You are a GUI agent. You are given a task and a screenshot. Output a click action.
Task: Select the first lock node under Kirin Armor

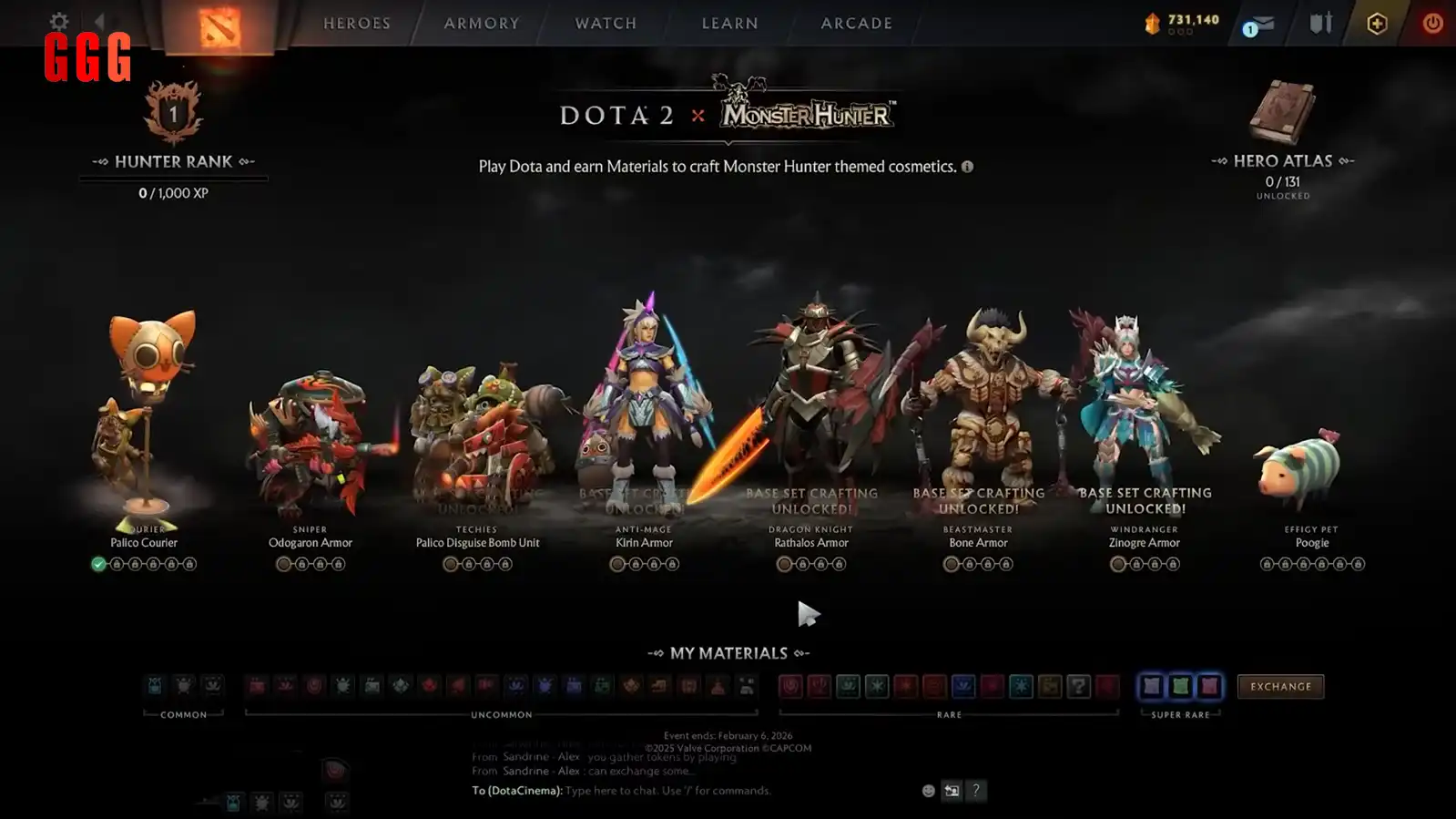click(635, 564)
